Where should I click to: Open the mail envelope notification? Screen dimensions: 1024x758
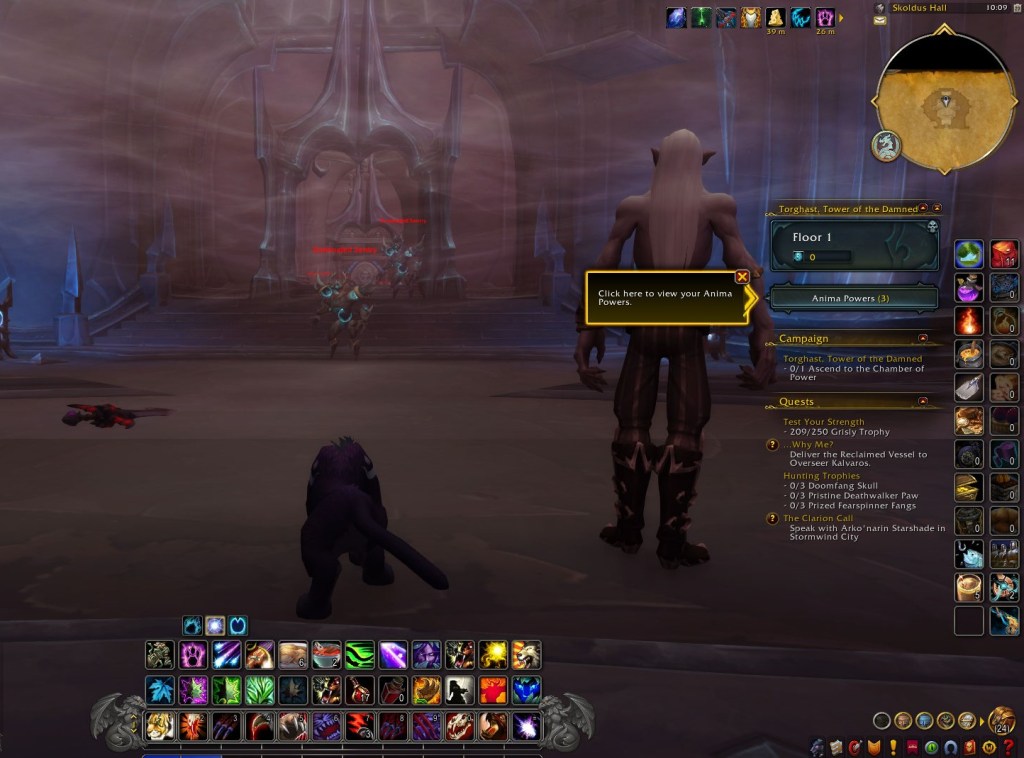pyautogui.click(x=879, y=20)
